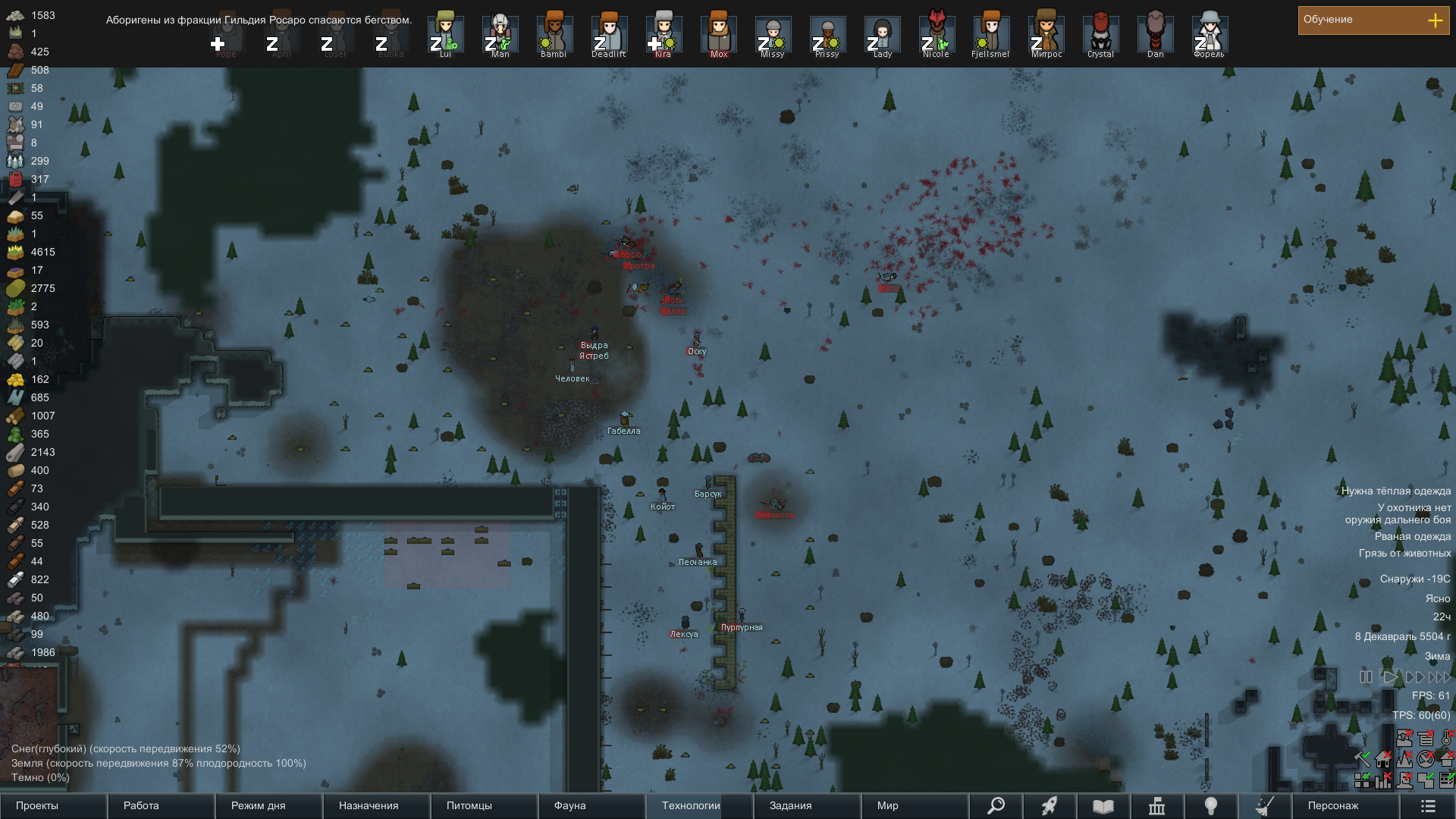This screenshot has width=1456, height=819.
Task: Switch to the Мир world view
Action: (915, 805)
